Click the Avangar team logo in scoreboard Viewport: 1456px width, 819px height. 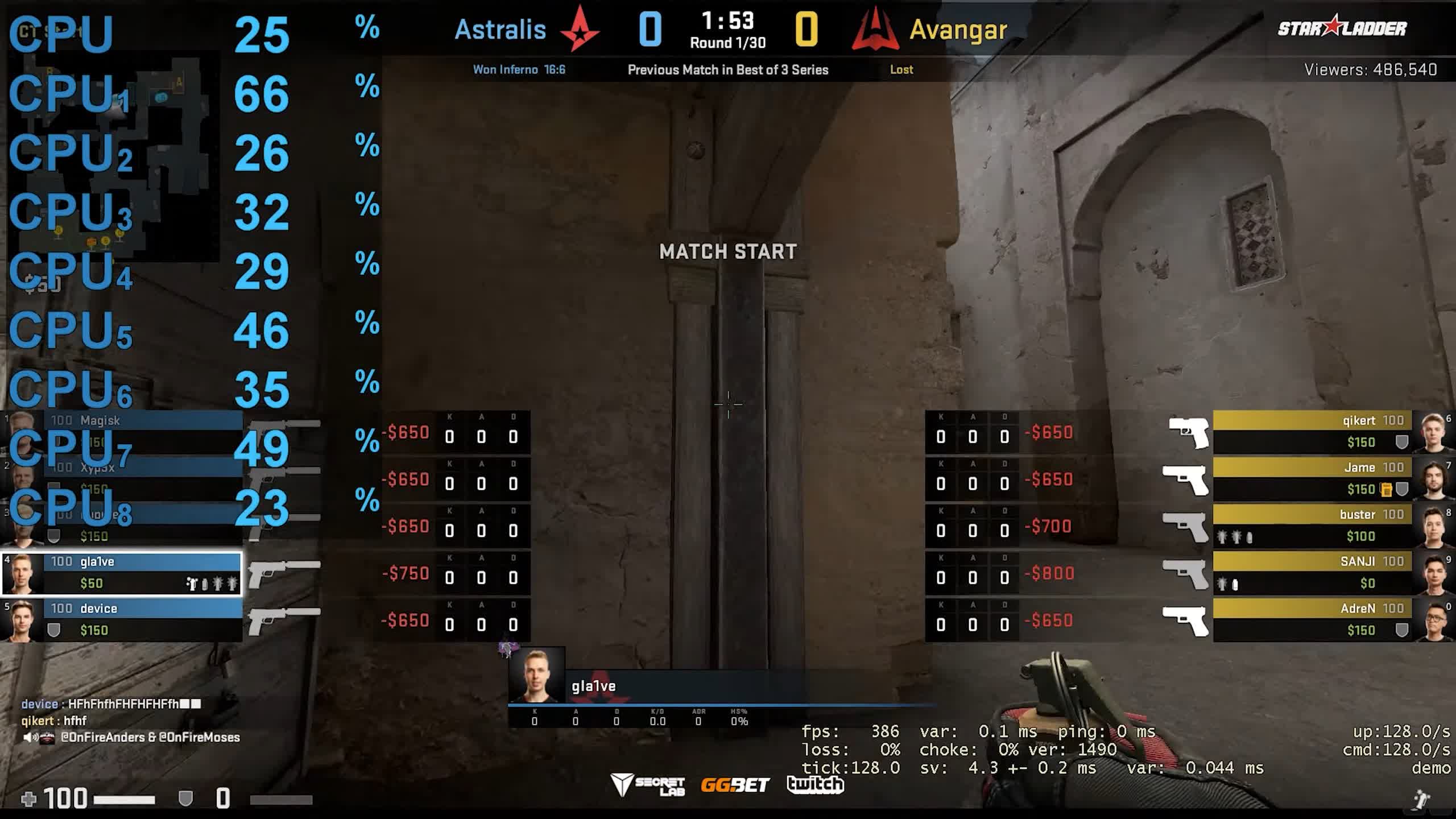875,30
